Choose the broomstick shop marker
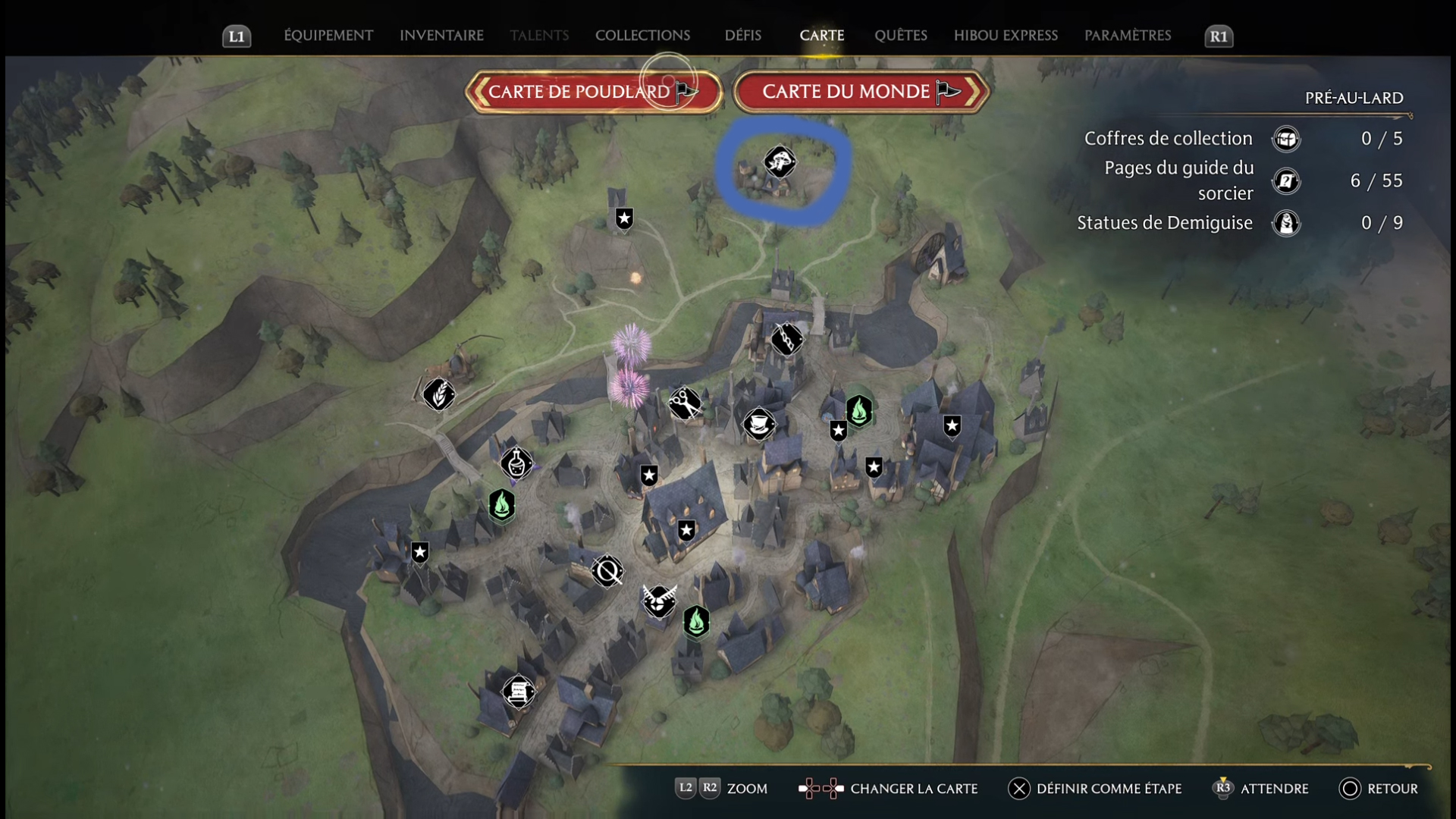The height and width of the screenshot is (819, 1456). 786,339
